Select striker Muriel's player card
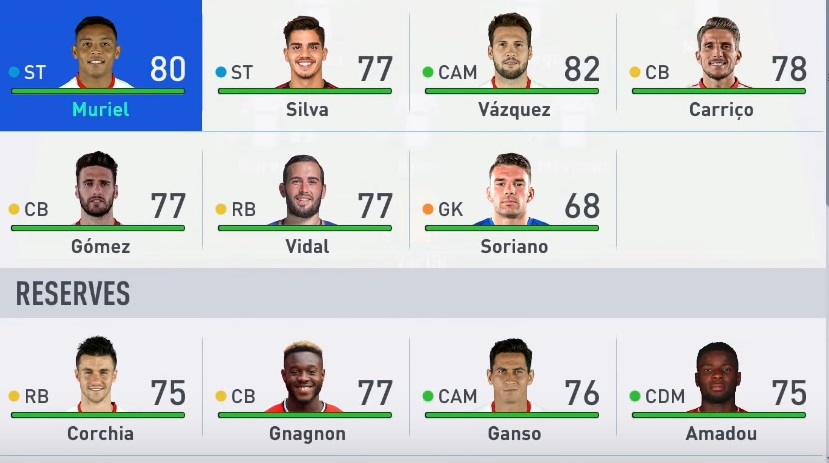The height and width of the screenshot is (463, 829). coord(98,66)
